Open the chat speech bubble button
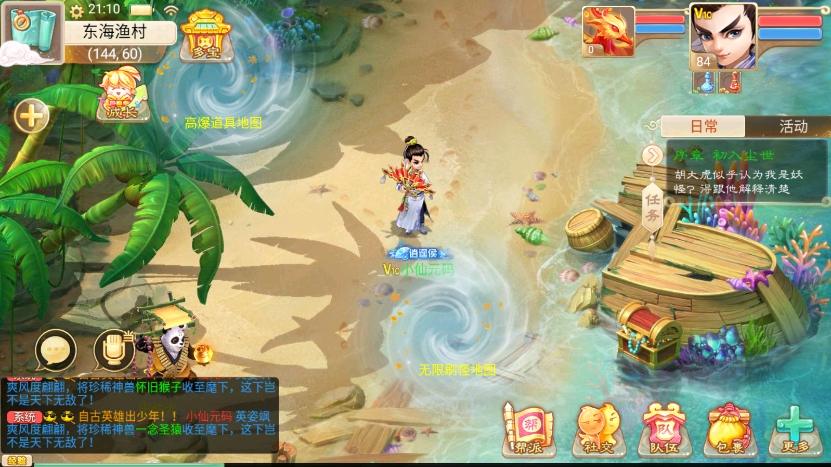831x467 pixels. pos(56,350)
